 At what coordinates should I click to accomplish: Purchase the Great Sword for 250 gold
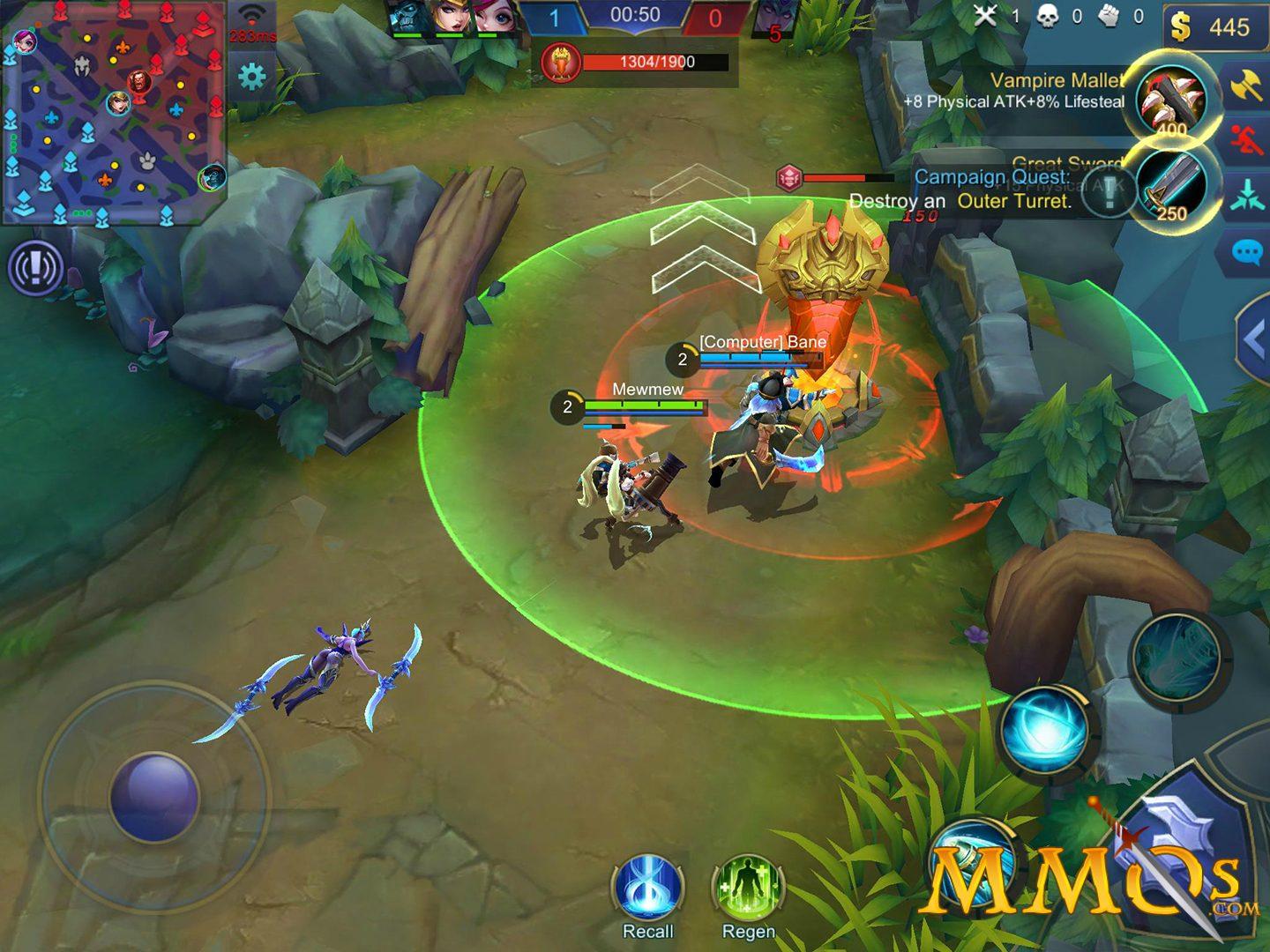pyautogui.click(x=1171, y=188)
